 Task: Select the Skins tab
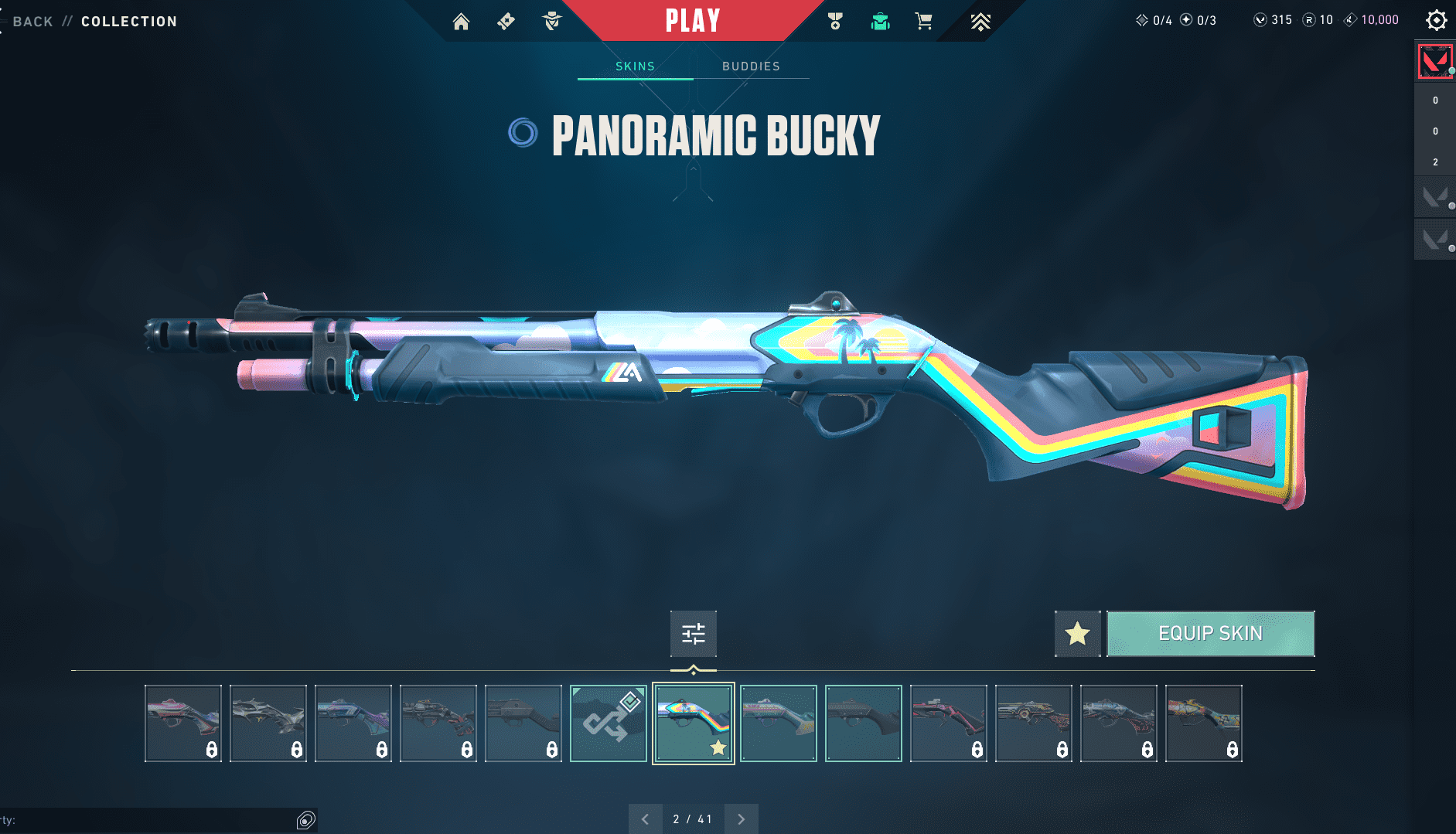click(635, 66)
